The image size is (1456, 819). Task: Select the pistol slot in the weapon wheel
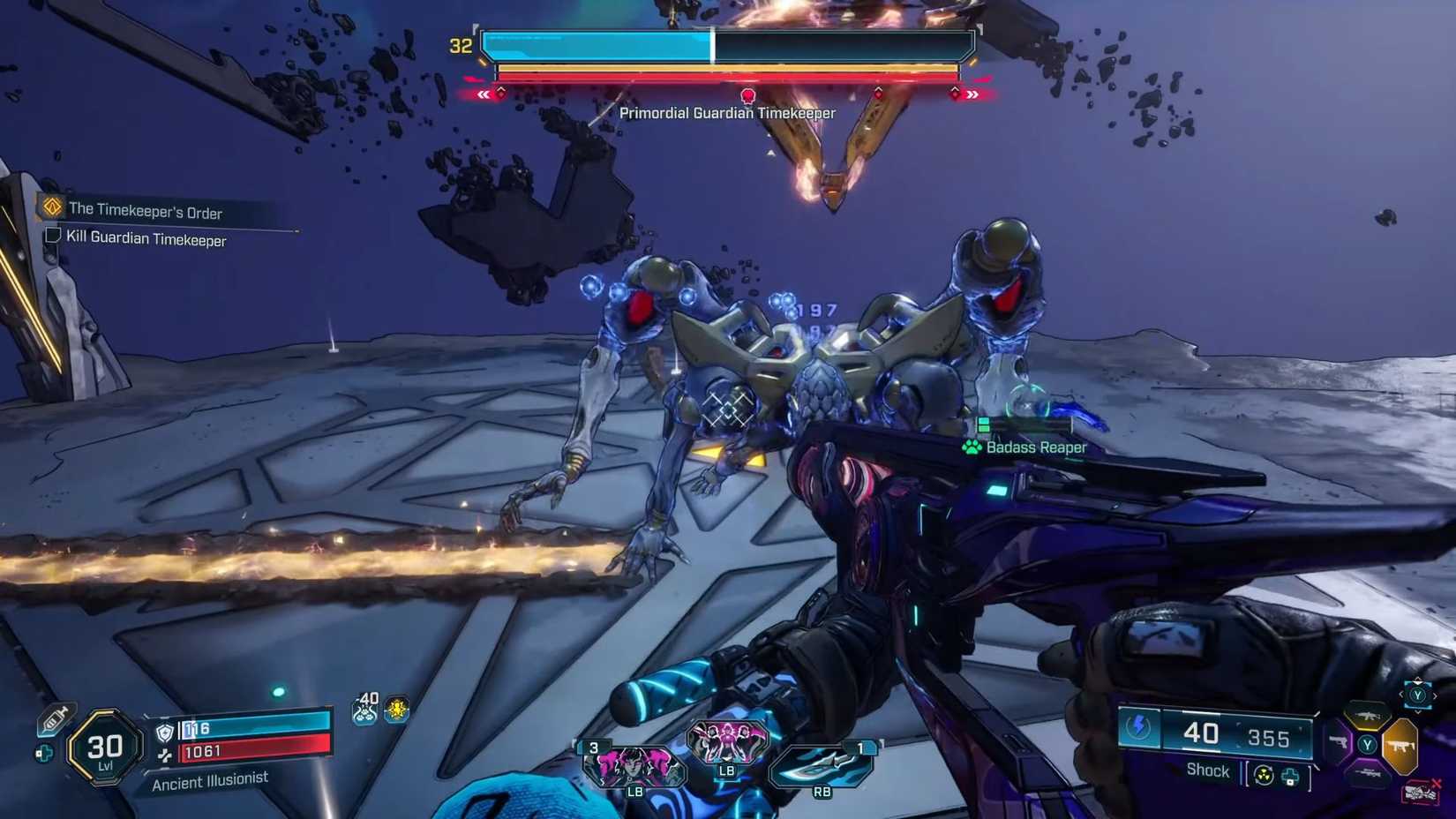1340,742
